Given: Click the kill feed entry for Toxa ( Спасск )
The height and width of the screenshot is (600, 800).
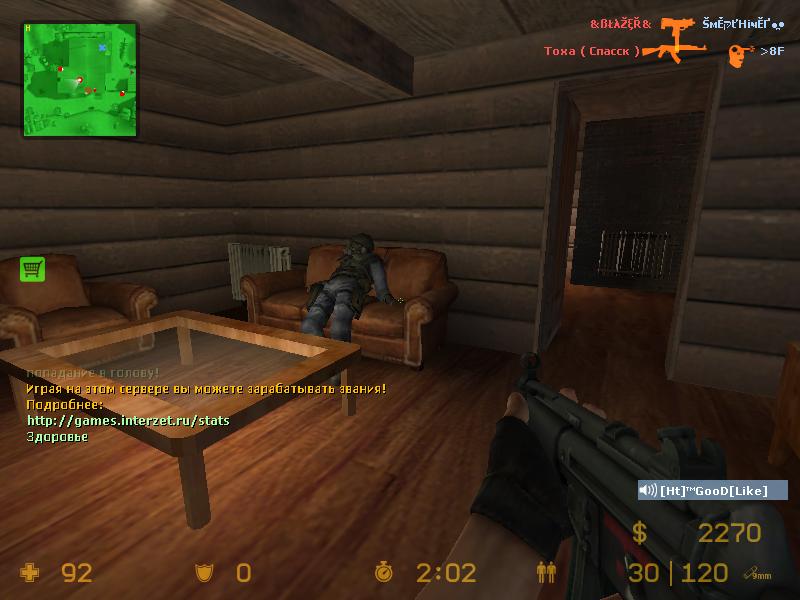Looking at the screenshot, I should click(x=592, y=51).
